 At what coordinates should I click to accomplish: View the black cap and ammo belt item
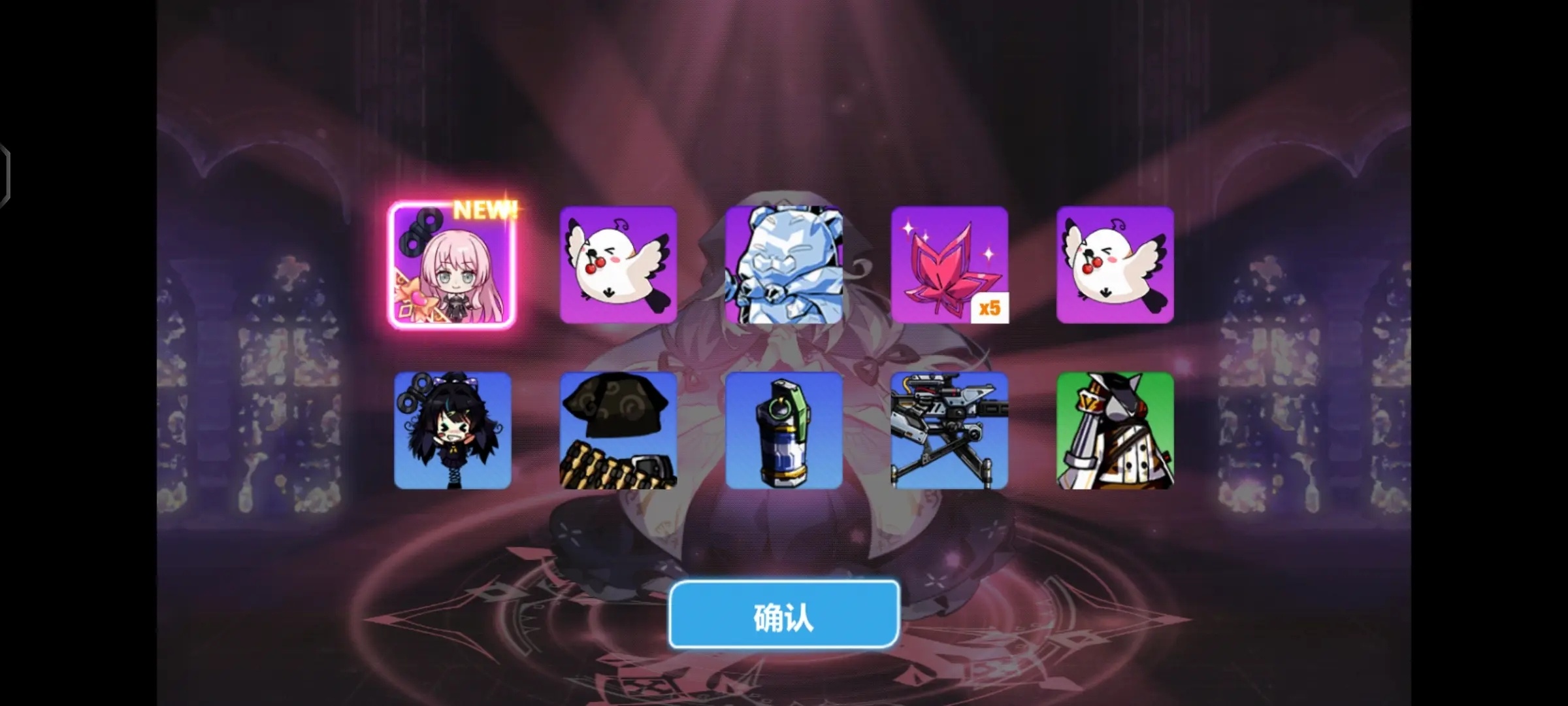click(618, 431)
